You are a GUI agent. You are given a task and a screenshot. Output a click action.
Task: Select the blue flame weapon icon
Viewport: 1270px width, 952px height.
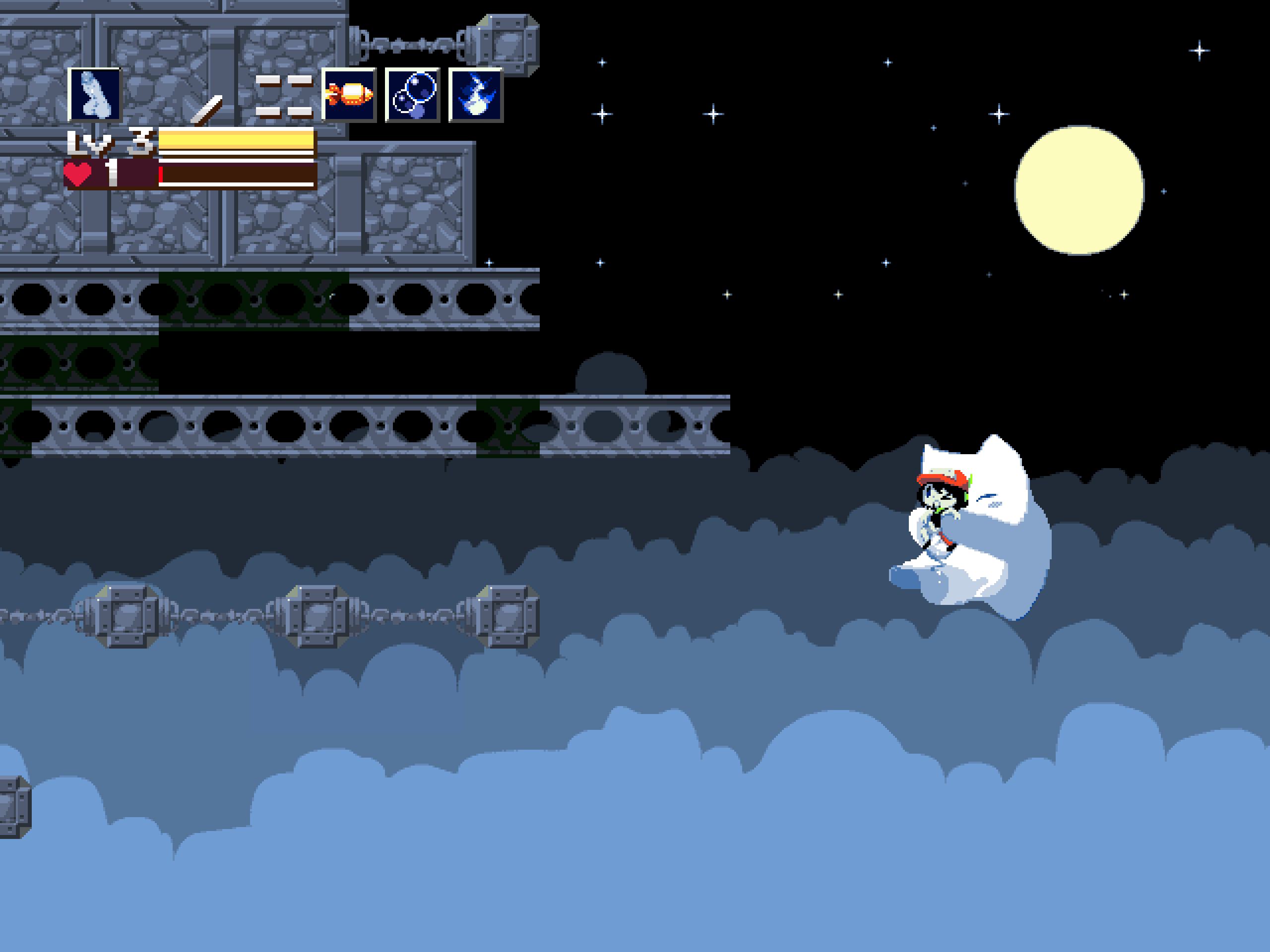click(475, 95)
